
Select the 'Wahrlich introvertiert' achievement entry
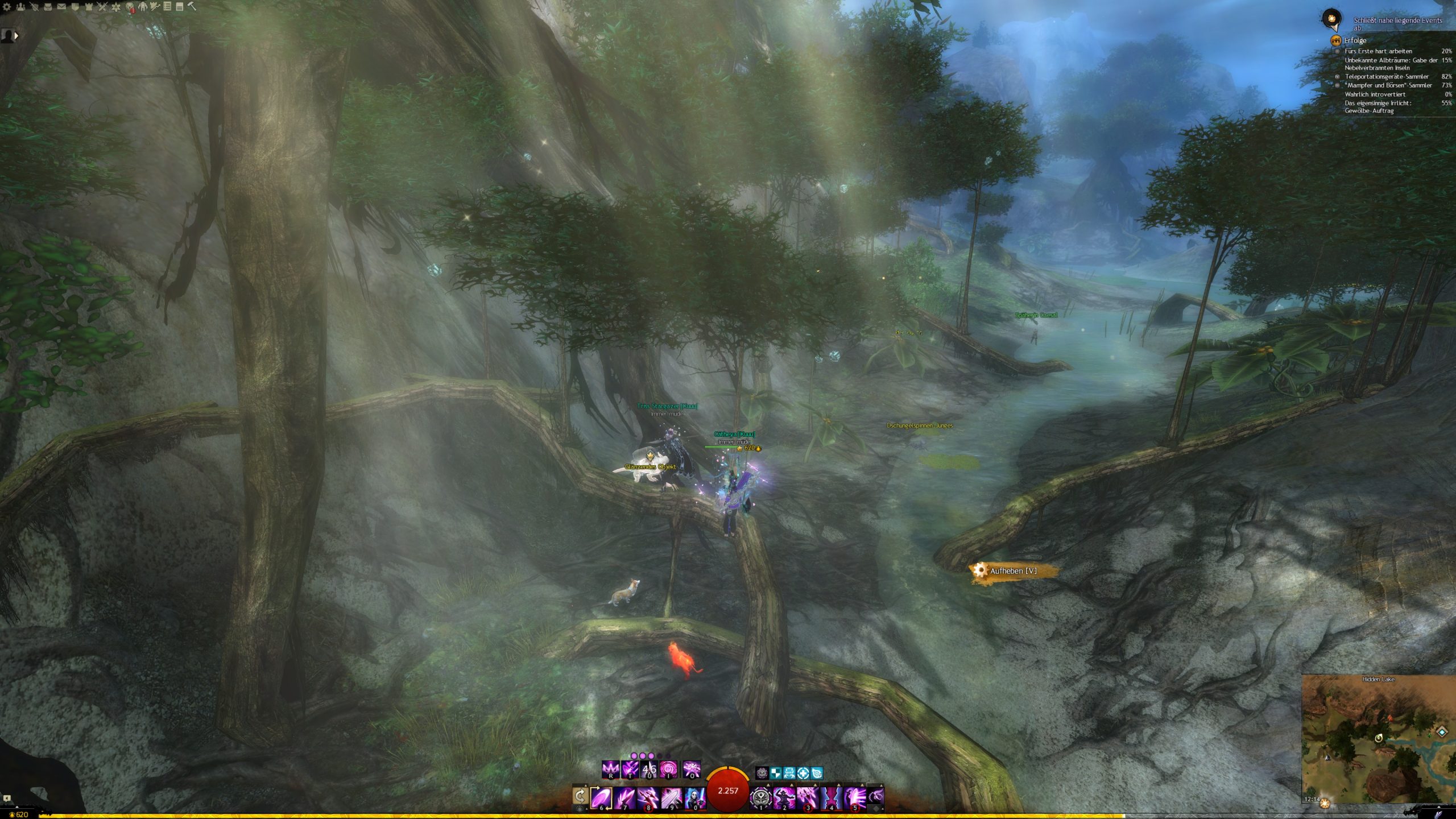point(1374,94)
